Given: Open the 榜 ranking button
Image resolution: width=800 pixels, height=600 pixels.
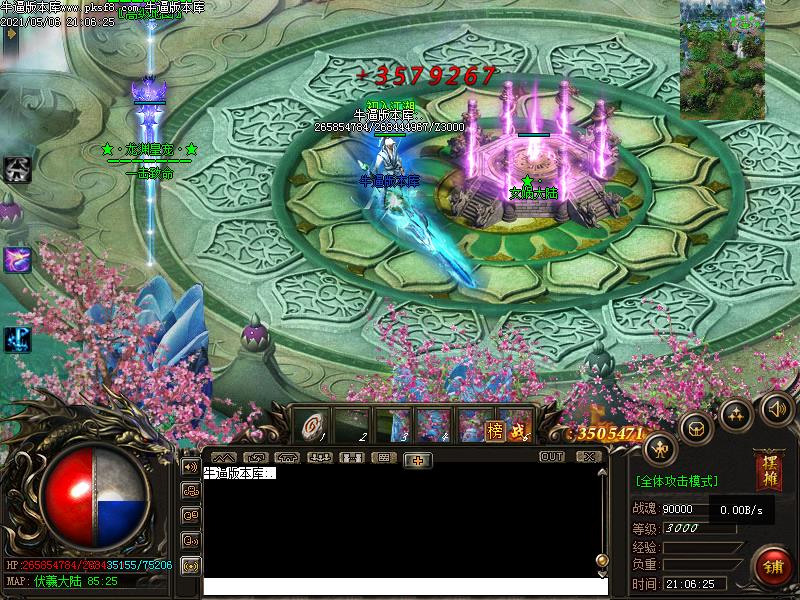Looking at the screenshot, I should coord(495,430).
